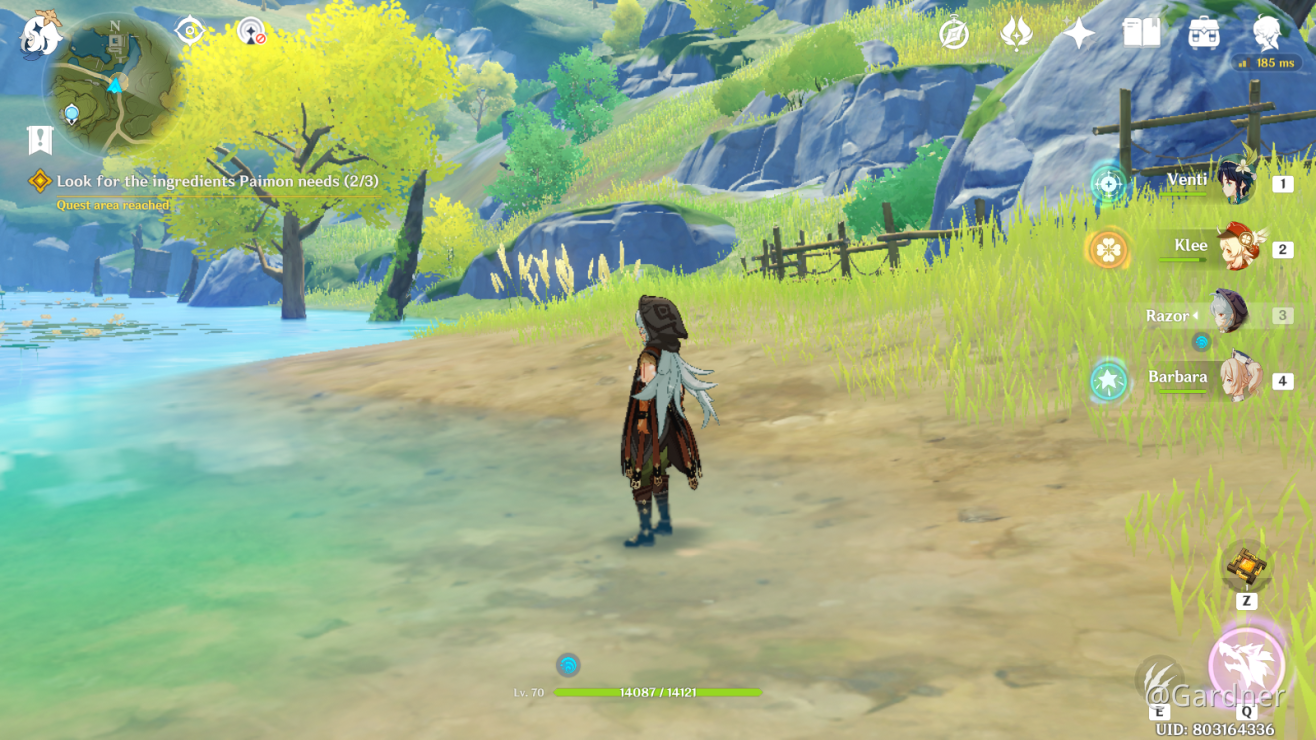Image resolution: width=1316 pixels, height=740 pixels.
Task: Open the Wish four-pointed star icon
Action: point(1078,34)
